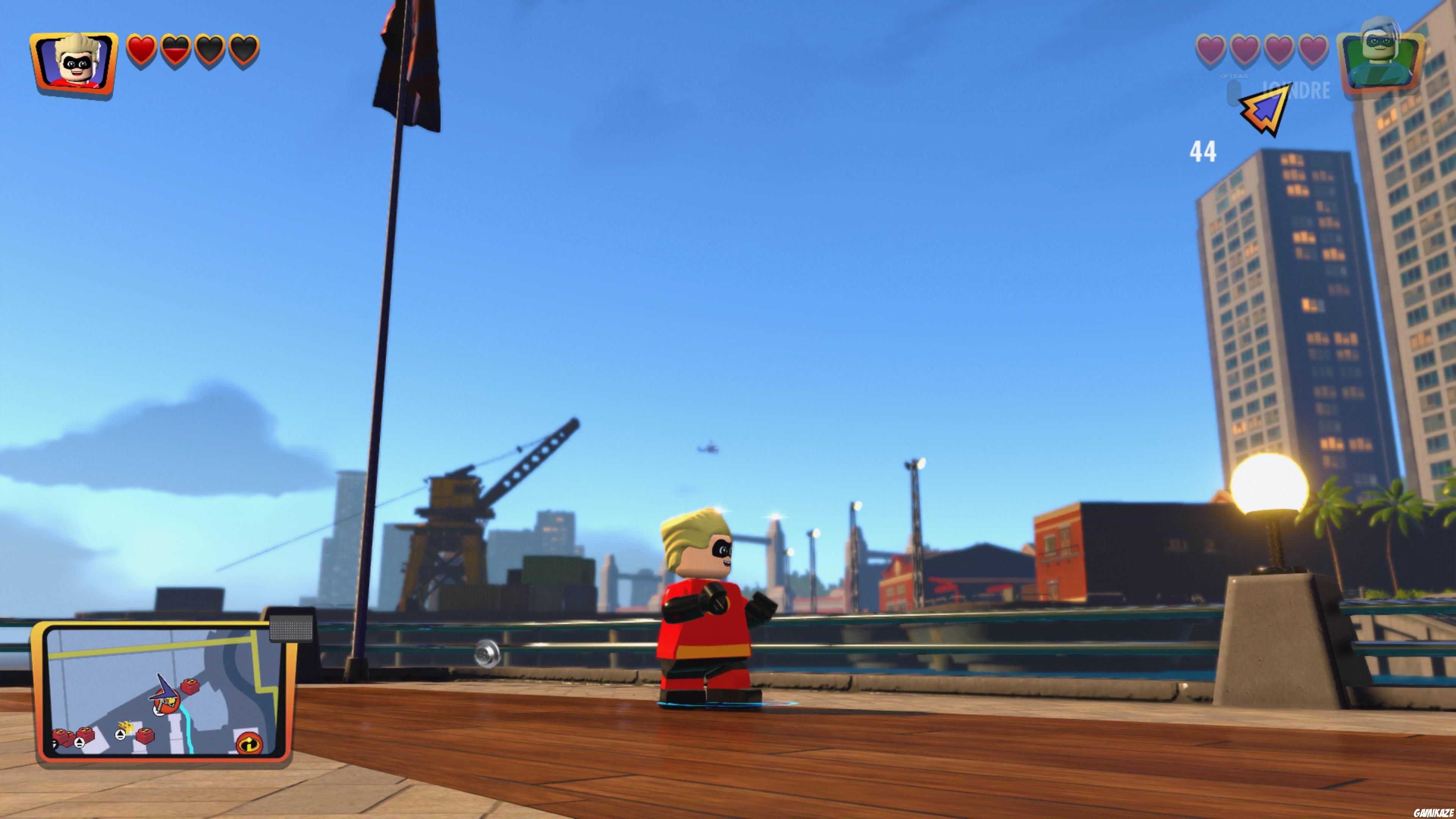Toggle Dash's first filled heart
1456x819 pixels.
(x=141, y=50)
